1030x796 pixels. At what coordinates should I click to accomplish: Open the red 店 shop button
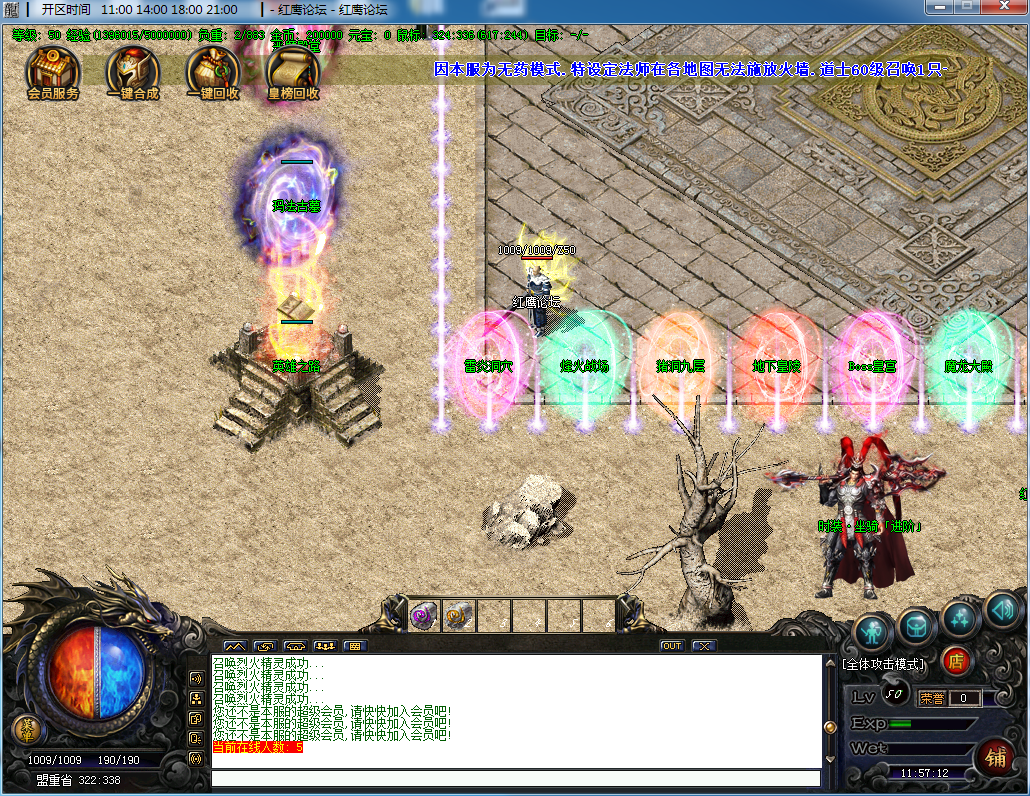click(x=956, y=661)
